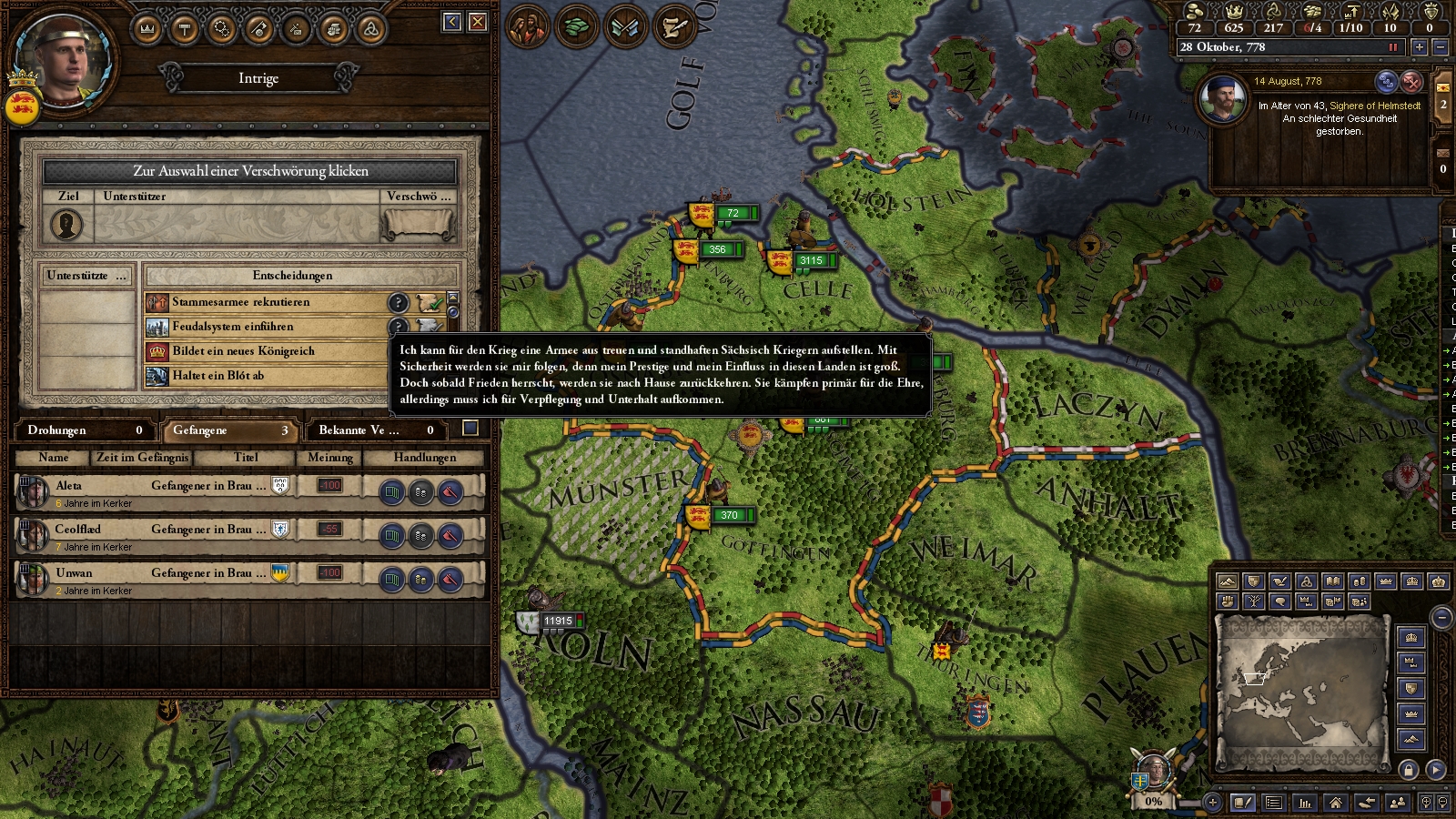The height and width of the screenshot is (819, 1456).
Task: Click the world minimap
Action: pos(1301,690)
